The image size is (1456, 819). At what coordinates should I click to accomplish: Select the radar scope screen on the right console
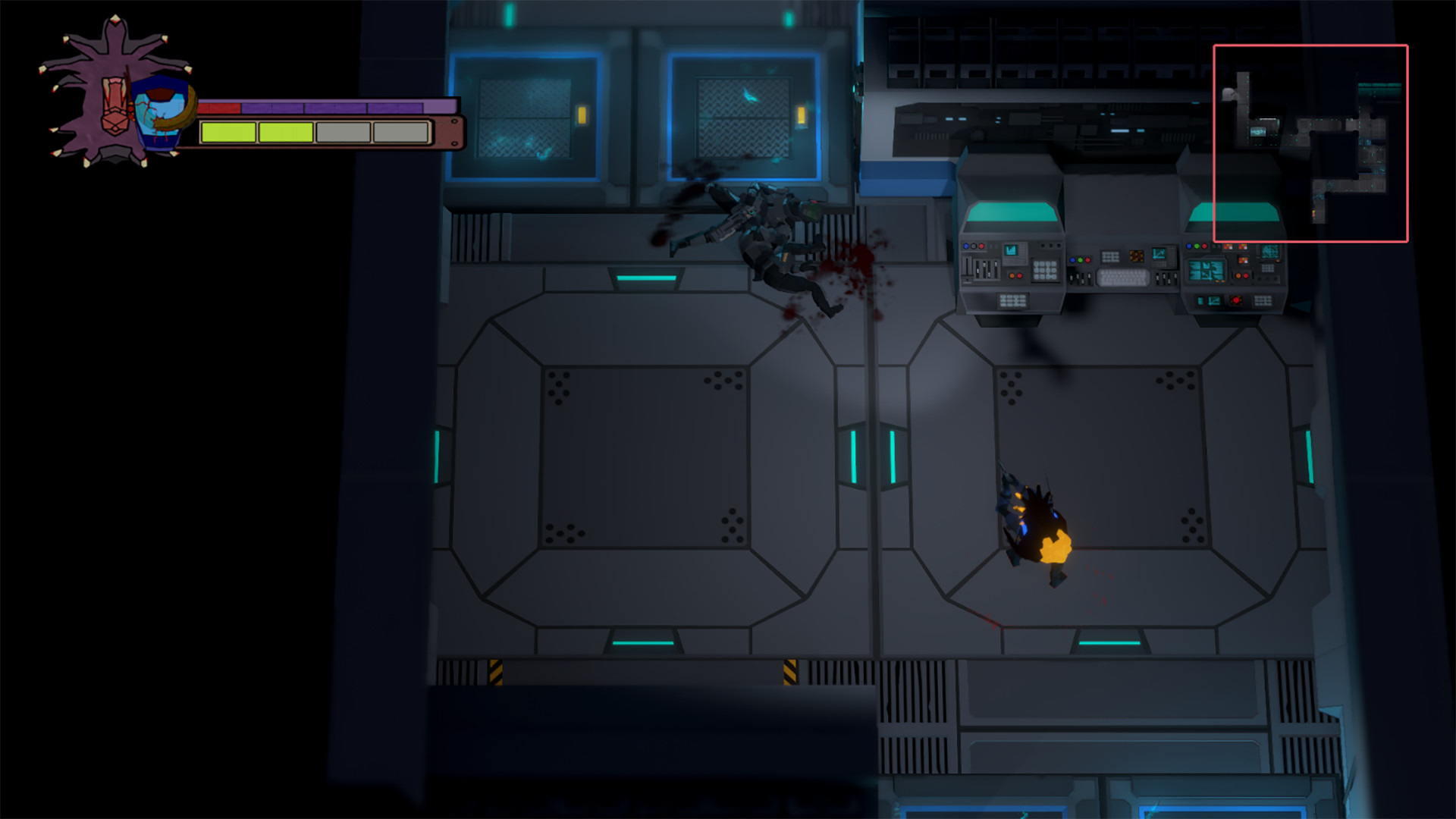coord(1269,251)
